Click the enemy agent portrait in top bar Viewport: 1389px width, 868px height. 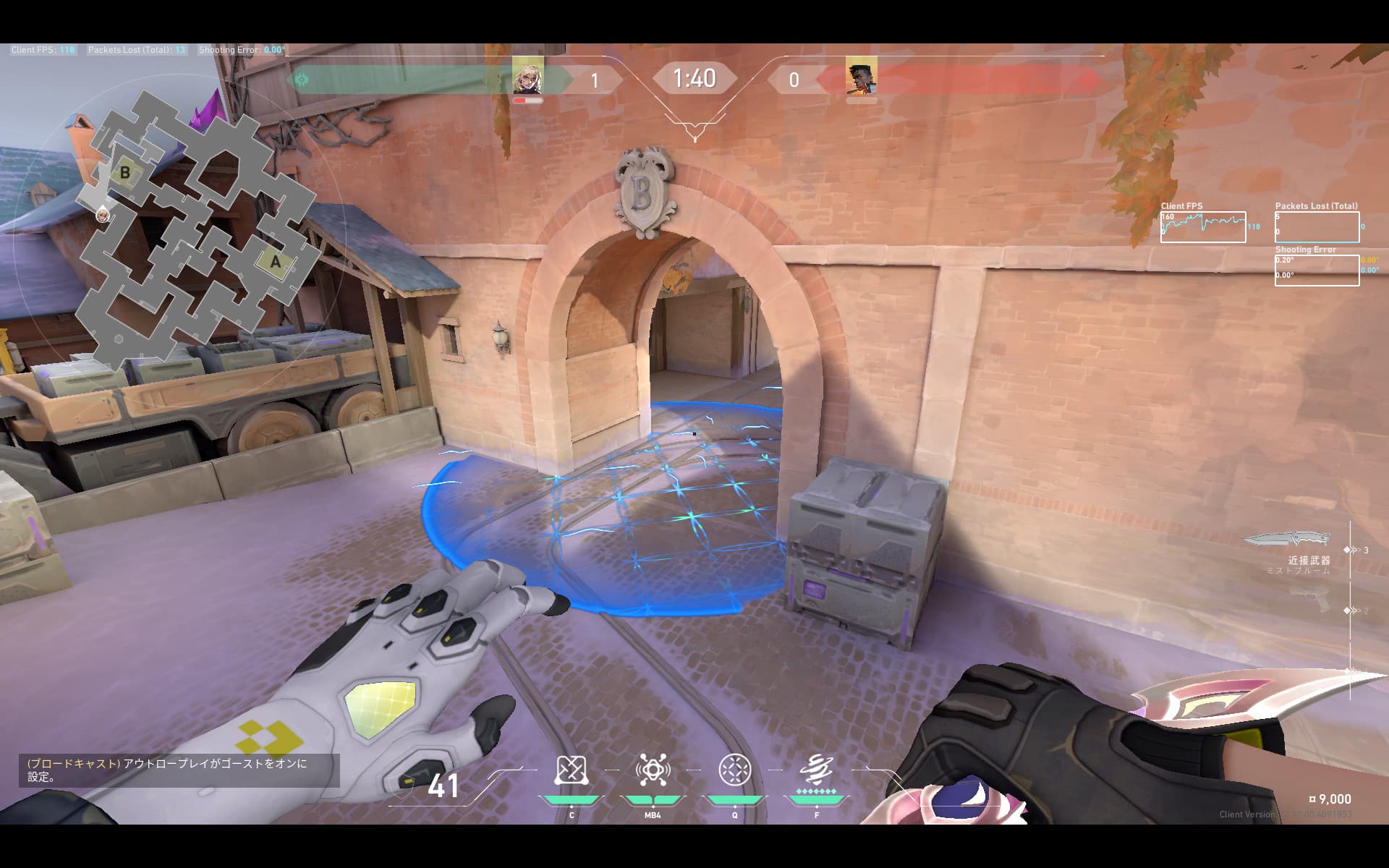(861, 78)
